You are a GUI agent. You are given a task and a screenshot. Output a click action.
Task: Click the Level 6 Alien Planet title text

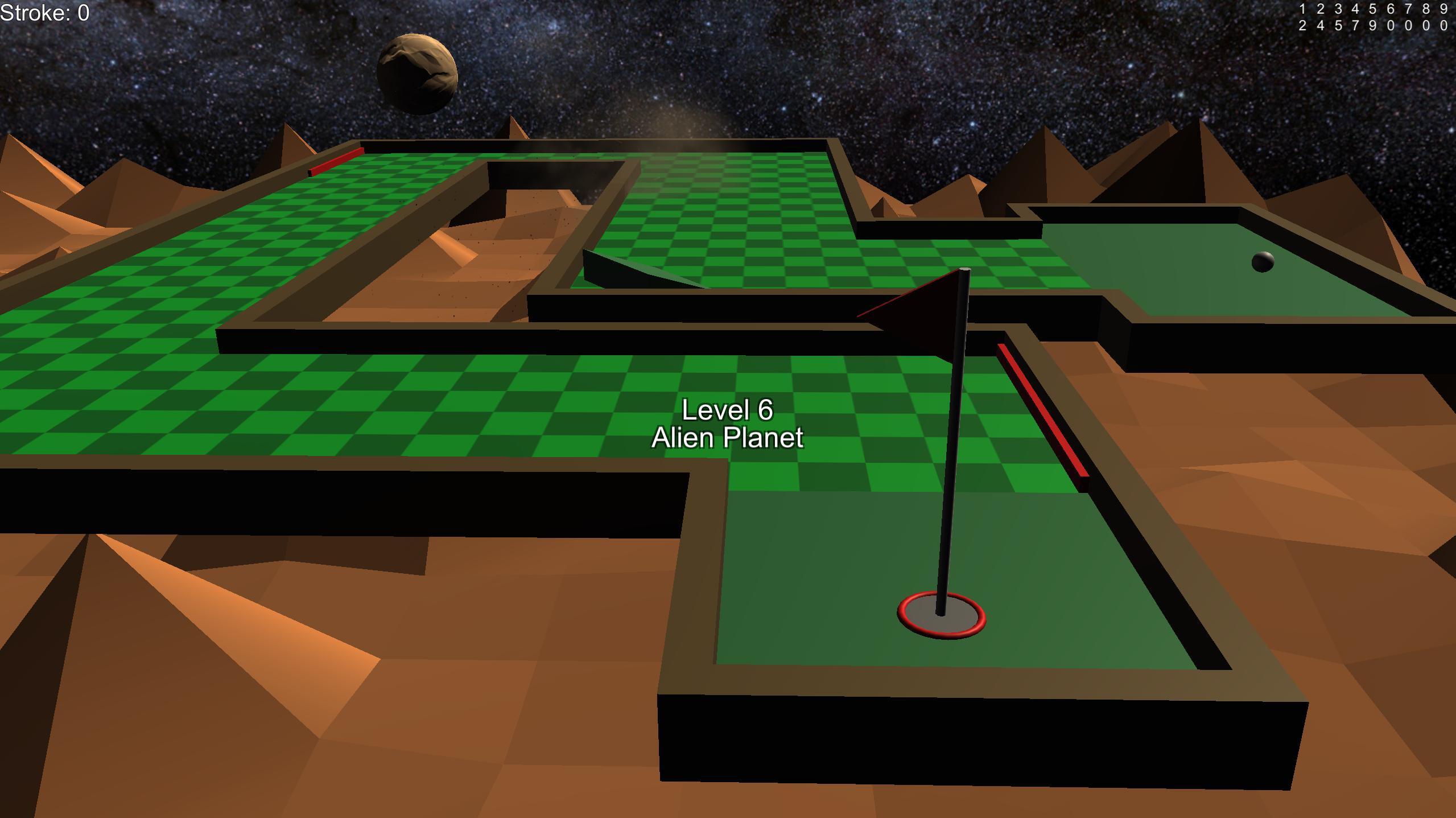(x=728, y=425)
